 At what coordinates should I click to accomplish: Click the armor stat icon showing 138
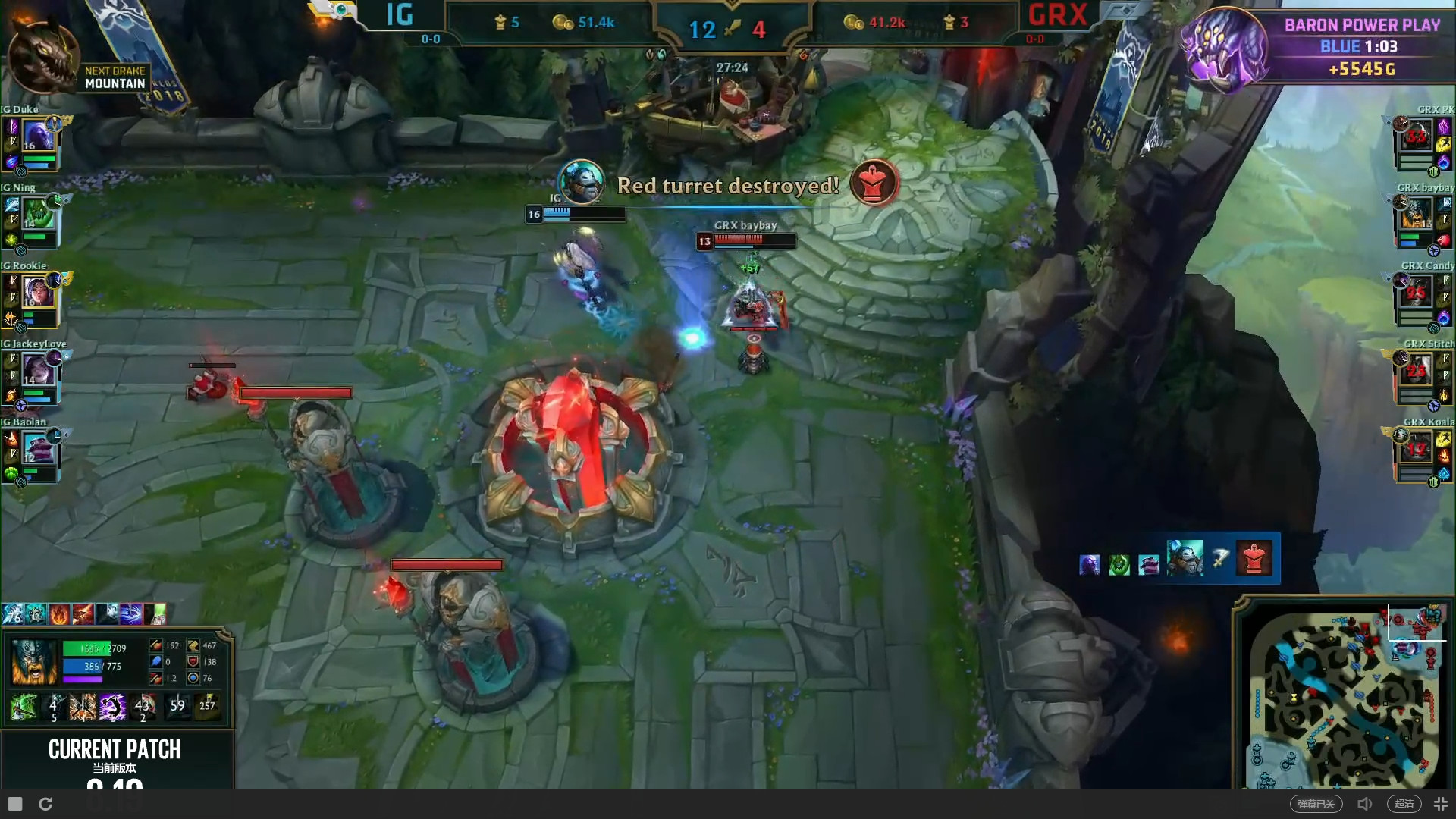point(193,661)
